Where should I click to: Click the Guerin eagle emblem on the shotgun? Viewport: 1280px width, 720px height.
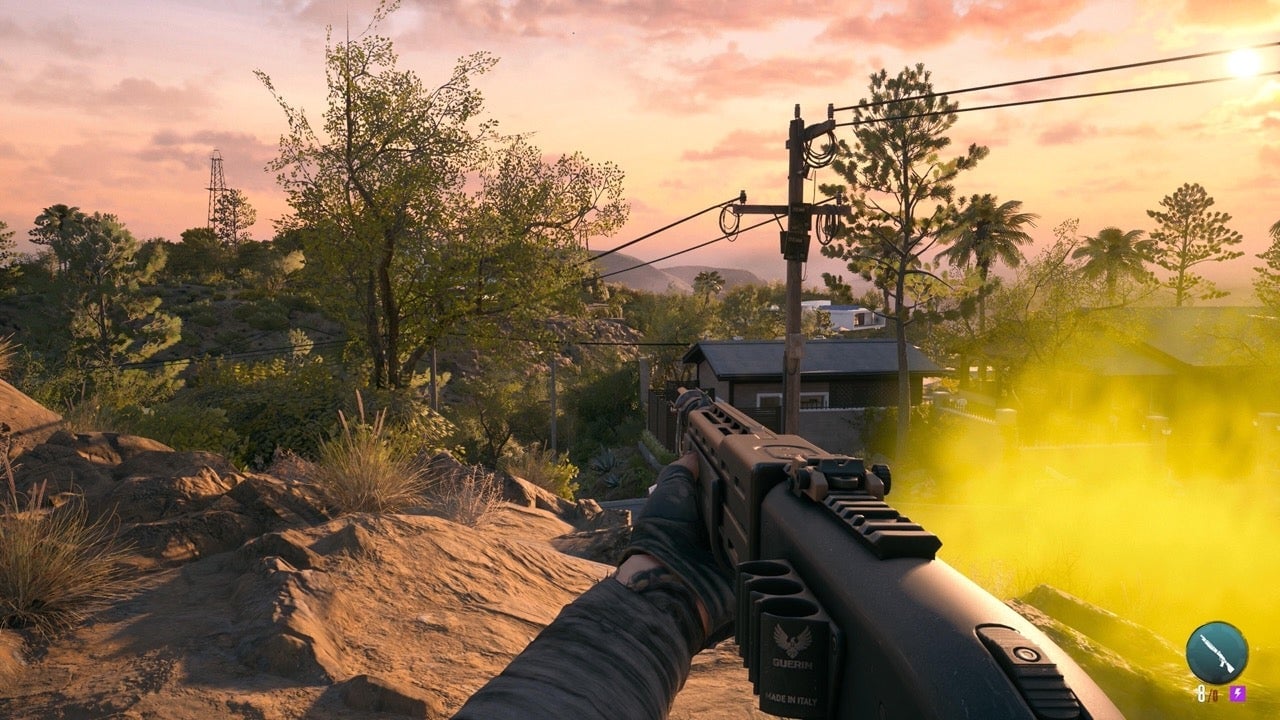click(x=790, y=638)
